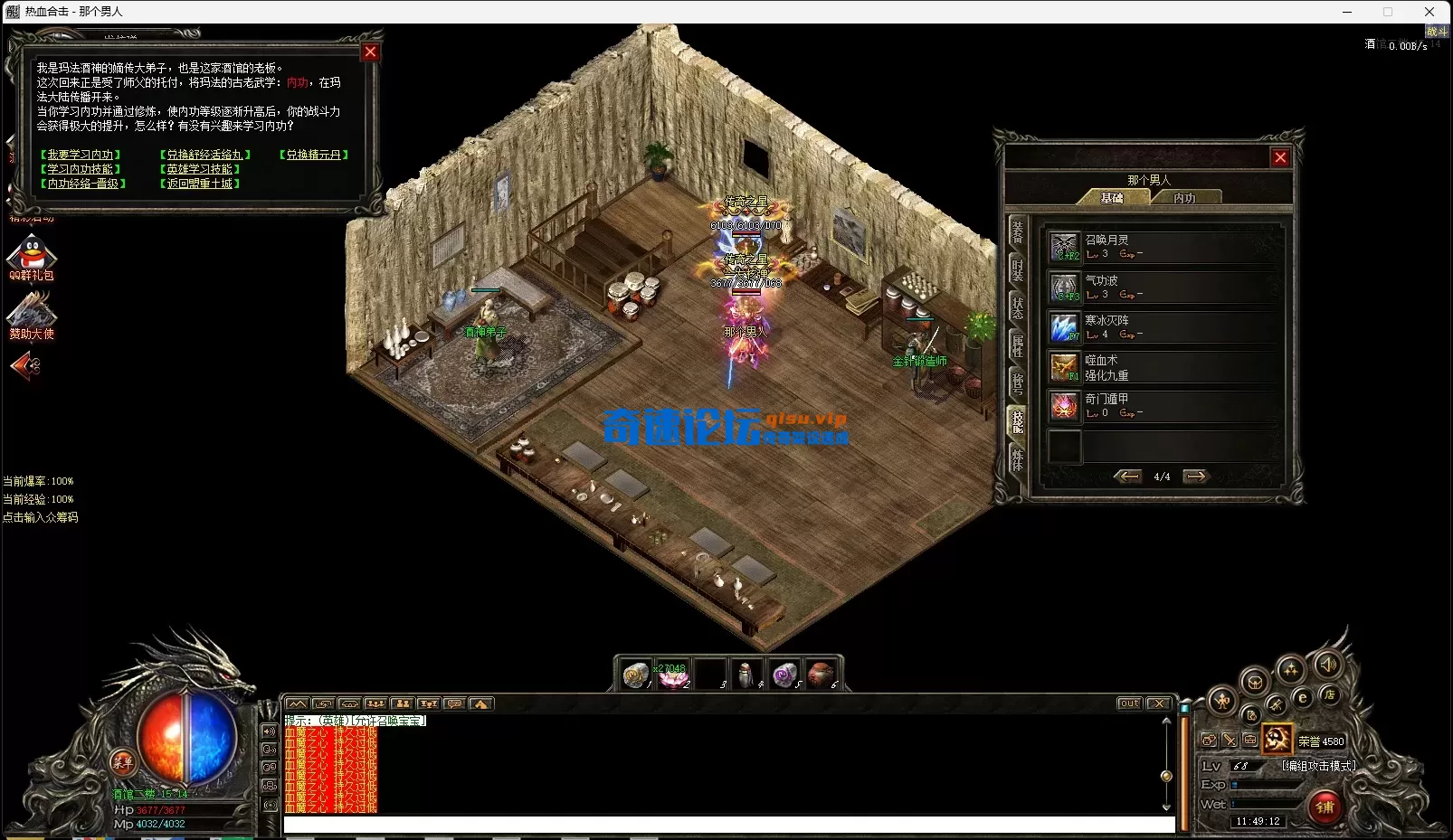Select the 气功波 skill icon

[x=1063, y=286]
